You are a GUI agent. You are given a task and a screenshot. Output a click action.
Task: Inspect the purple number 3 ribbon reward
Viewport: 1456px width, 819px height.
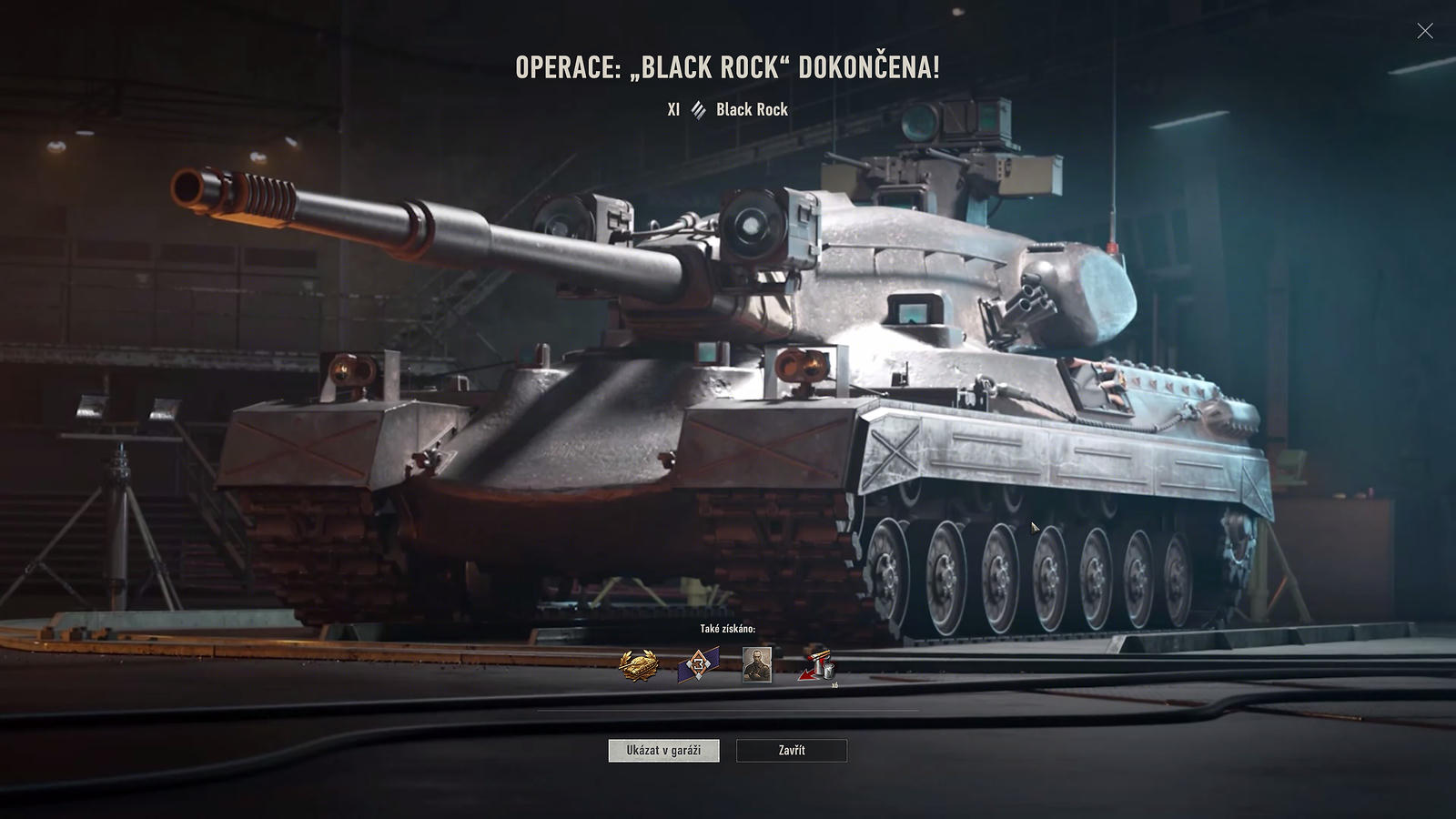[x=698, y=665]
